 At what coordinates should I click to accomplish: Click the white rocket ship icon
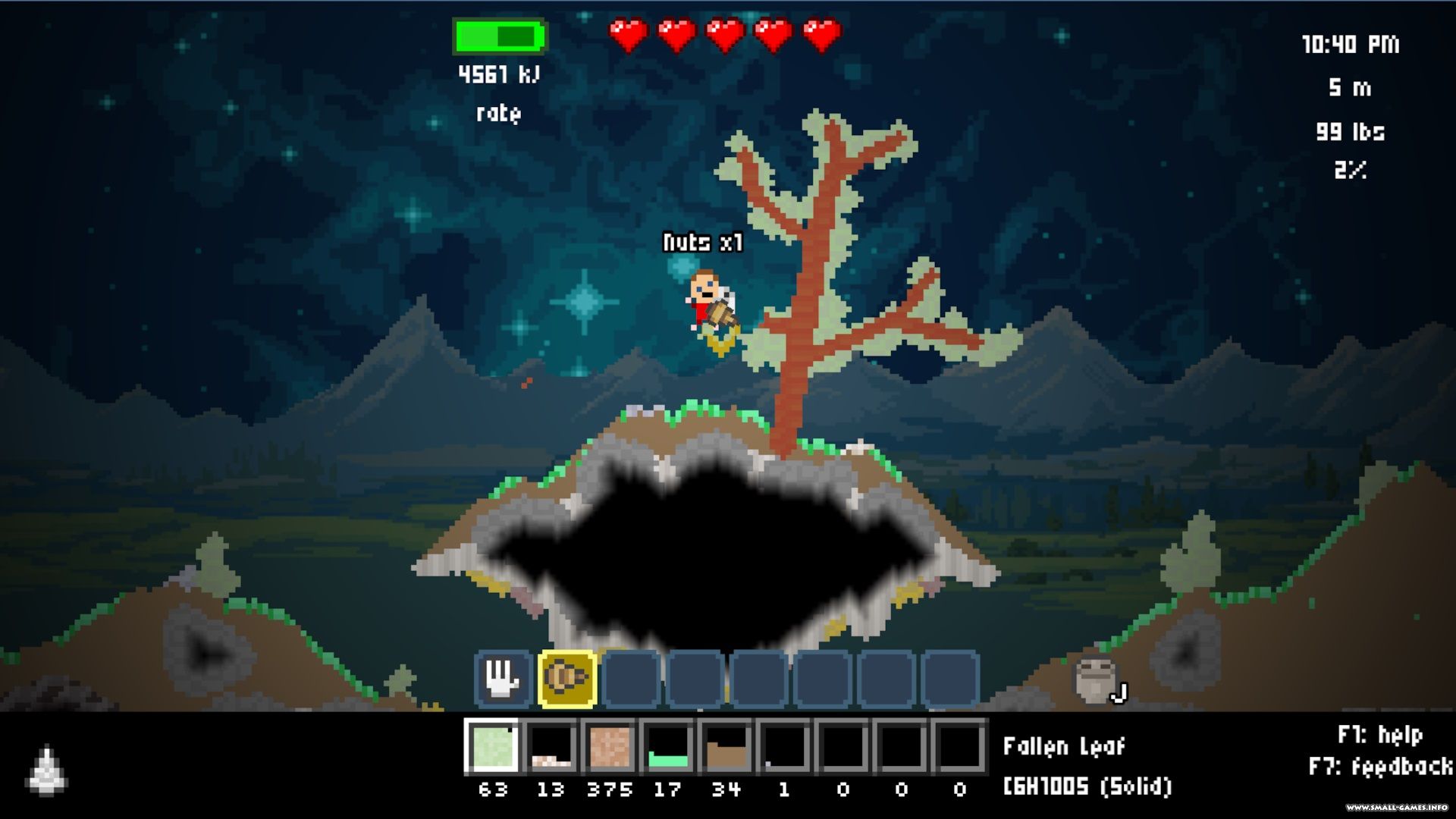click(x=47, y=770)
